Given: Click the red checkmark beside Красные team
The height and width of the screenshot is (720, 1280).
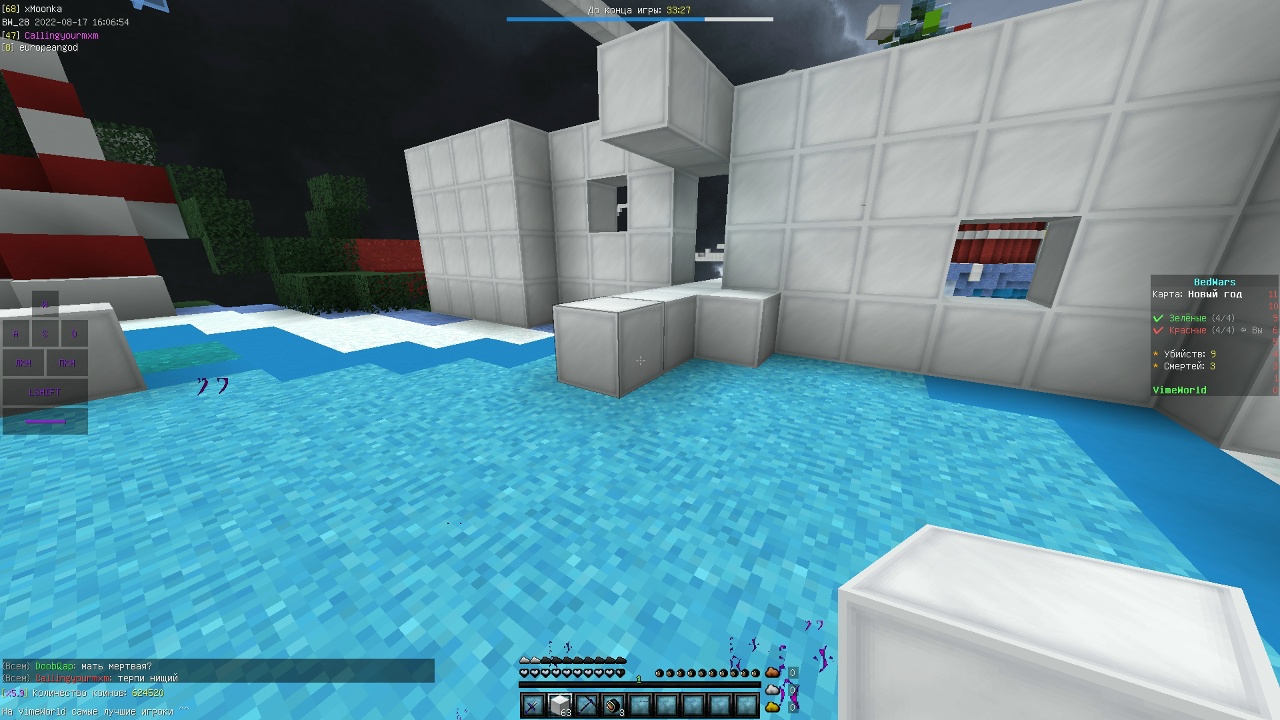Looking at the screenshot, I should tap(1158, 330).
